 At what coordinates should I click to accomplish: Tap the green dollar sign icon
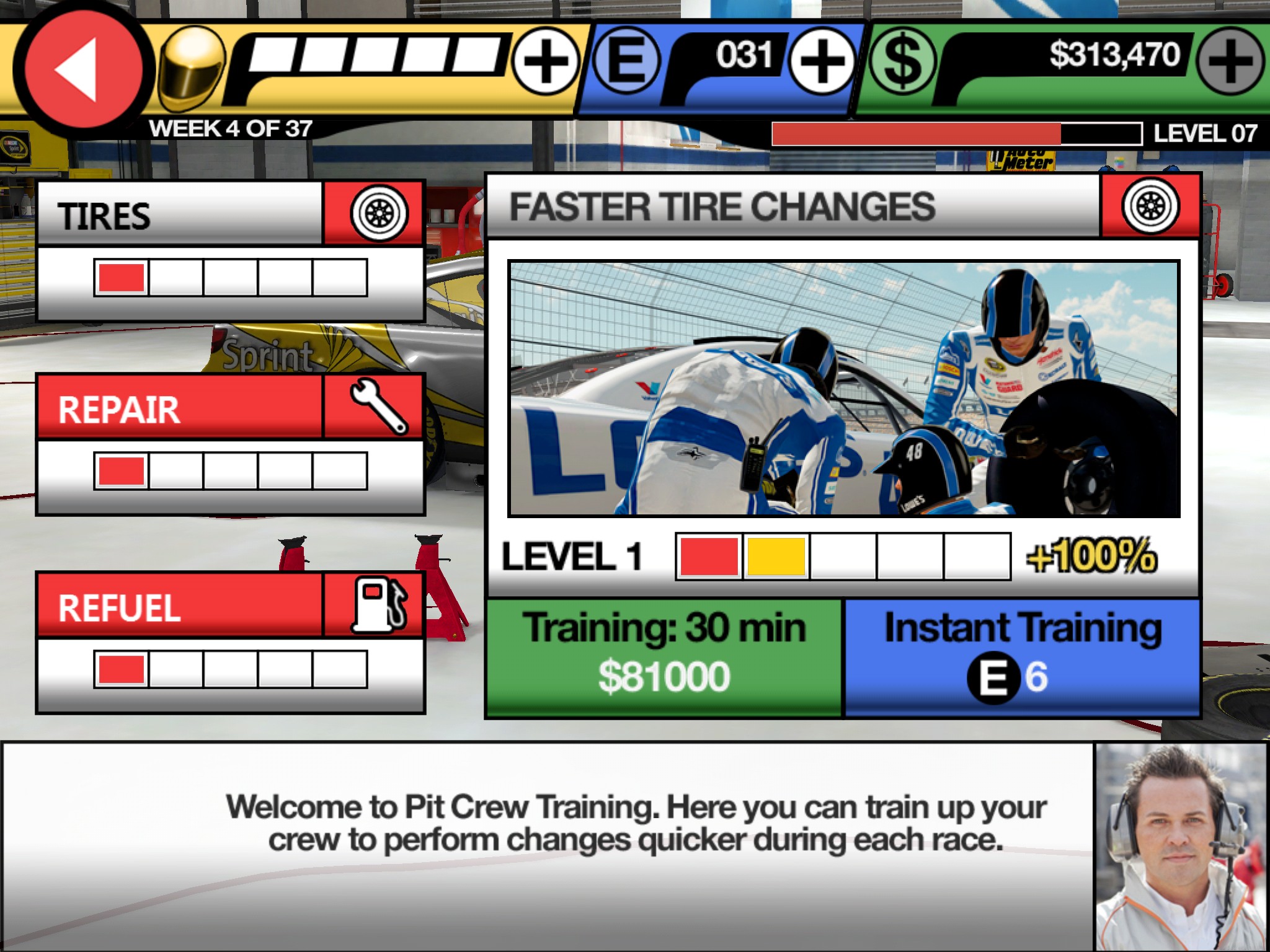[903, 62]
